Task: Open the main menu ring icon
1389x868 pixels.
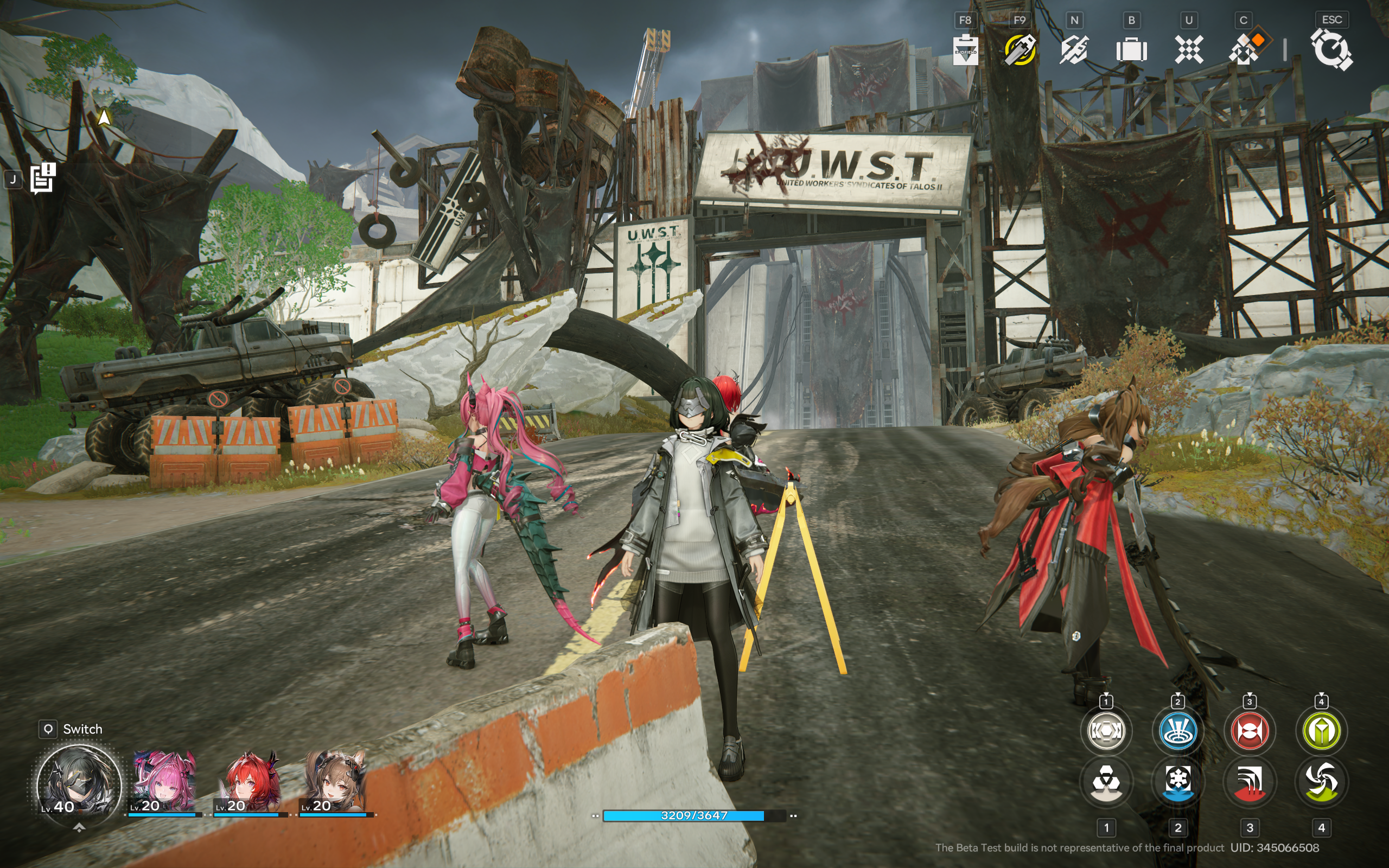Action: [x=1331, y=50]
